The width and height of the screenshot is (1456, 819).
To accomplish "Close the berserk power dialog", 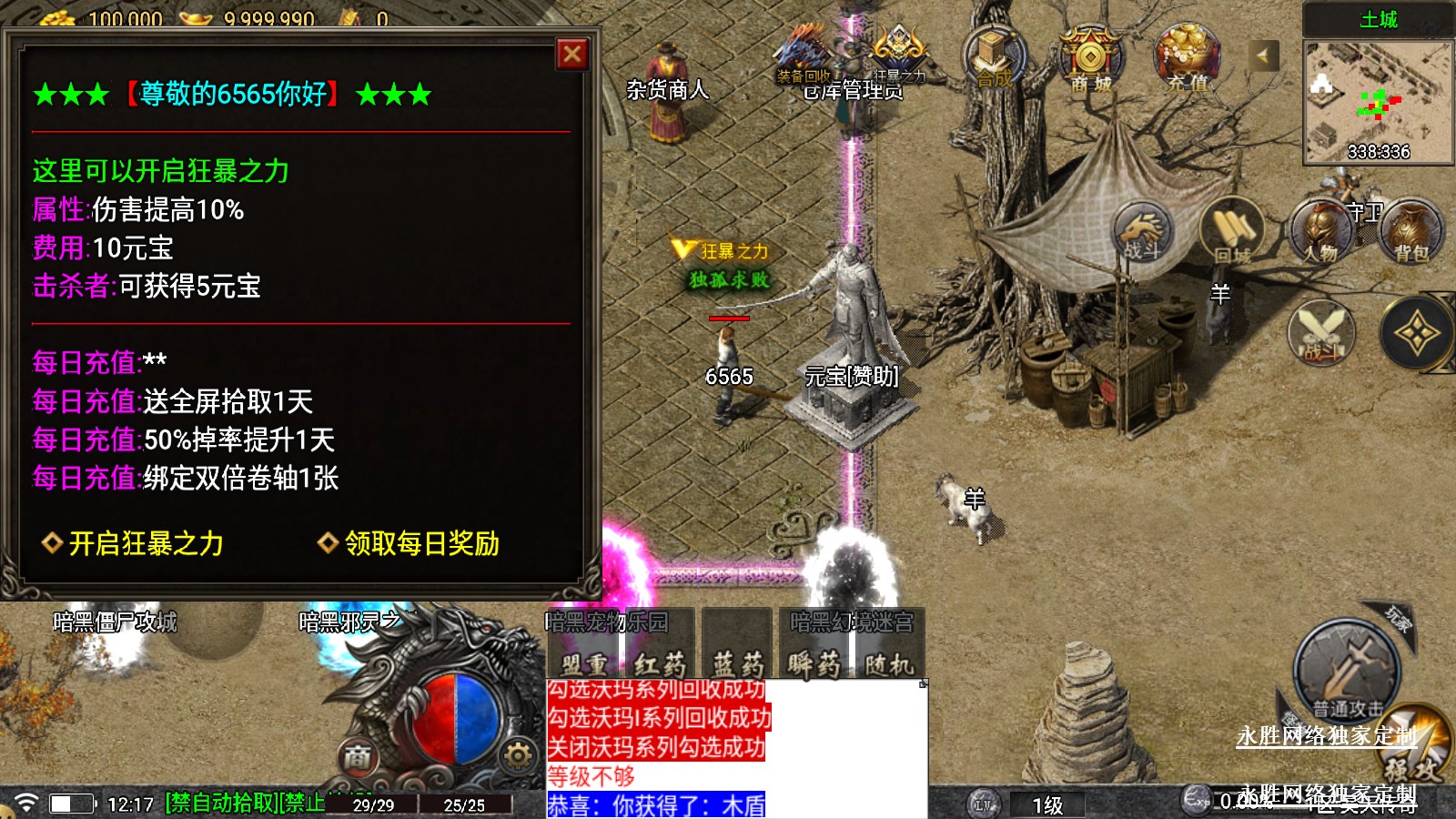I will (572, 55).
